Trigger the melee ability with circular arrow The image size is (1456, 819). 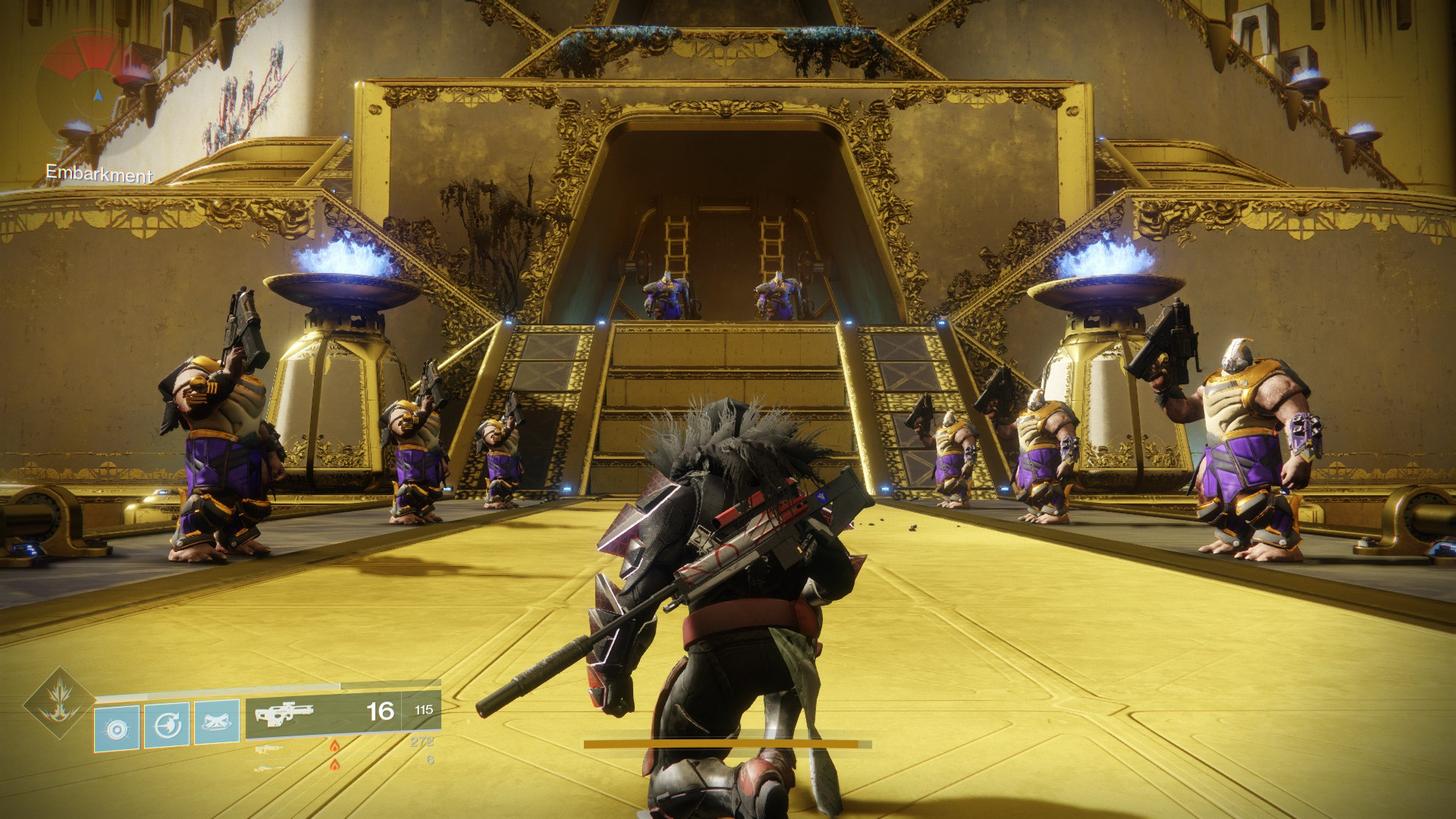coord(166,724)
